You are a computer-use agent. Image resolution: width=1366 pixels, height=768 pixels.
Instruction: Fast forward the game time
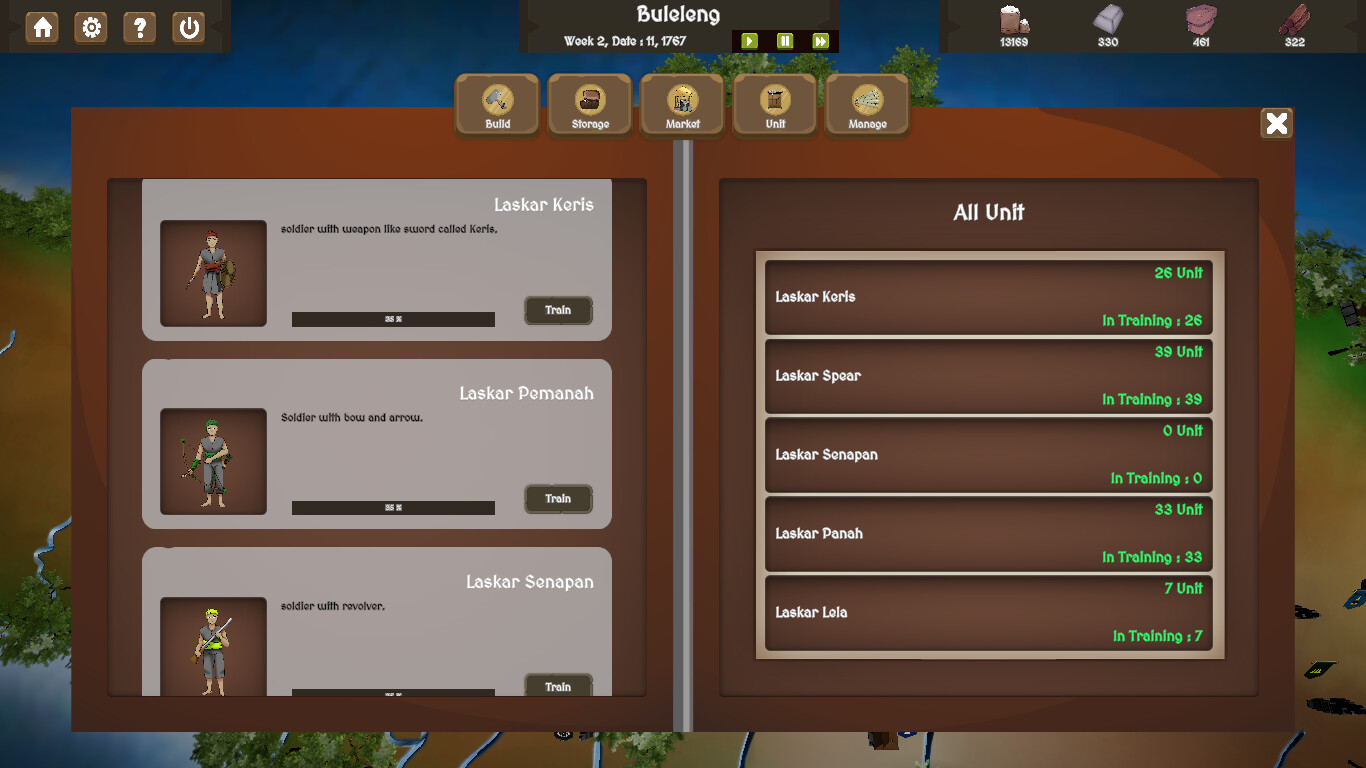tap(820, 40)
